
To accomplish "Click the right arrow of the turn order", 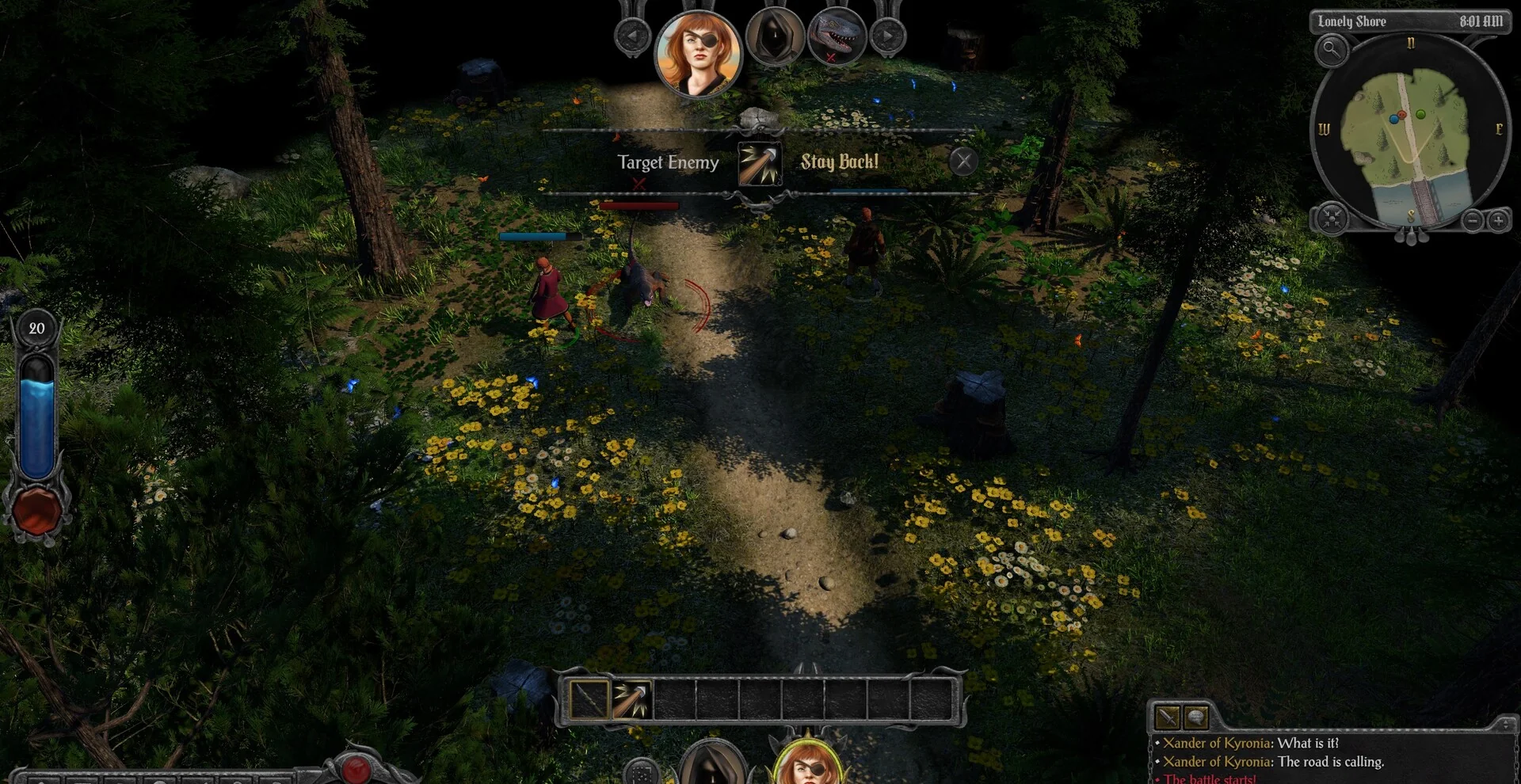I will point(887,36).
